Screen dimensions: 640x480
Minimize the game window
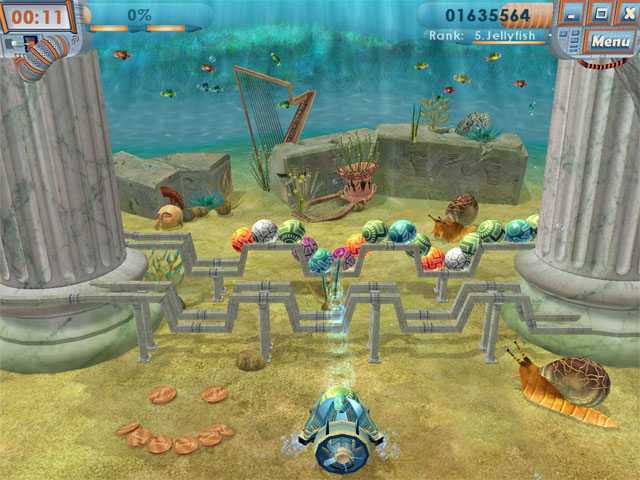[x=572, y=15]
